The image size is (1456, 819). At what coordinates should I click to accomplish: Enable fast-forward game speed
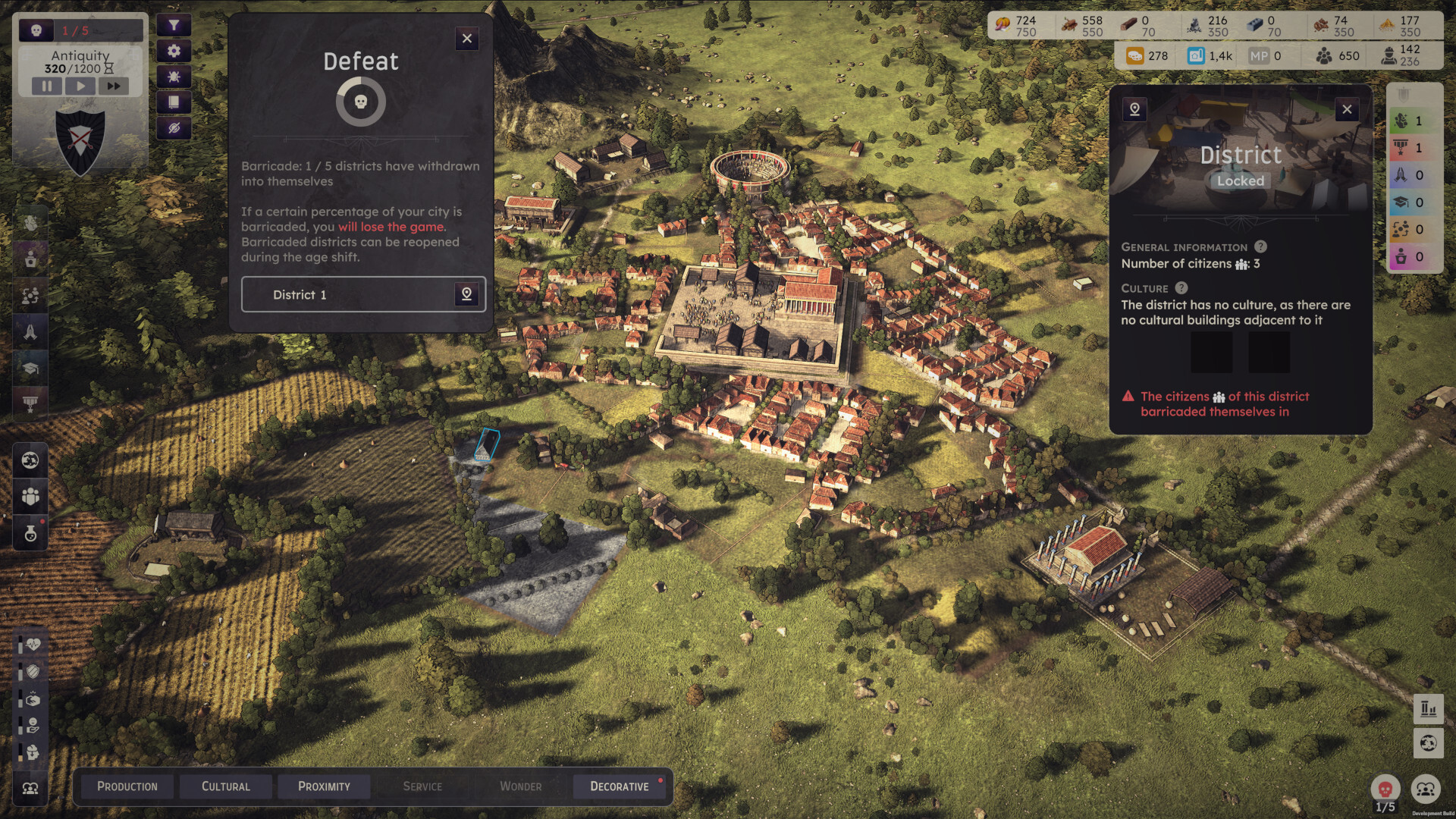click(x=115, y=86)
